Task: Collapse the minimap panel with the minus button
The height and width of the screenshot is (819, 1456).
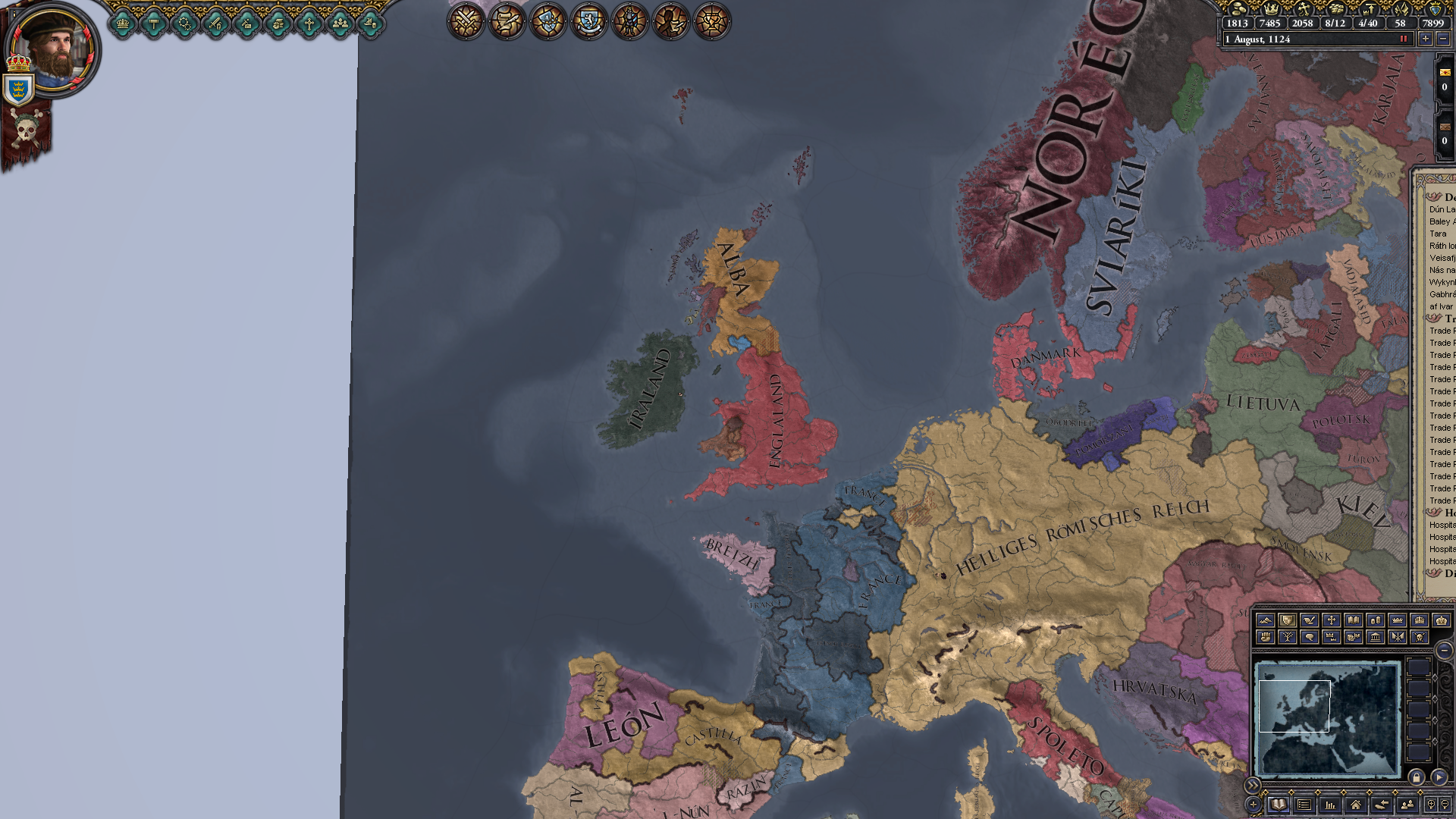Action: (1445, 651)
